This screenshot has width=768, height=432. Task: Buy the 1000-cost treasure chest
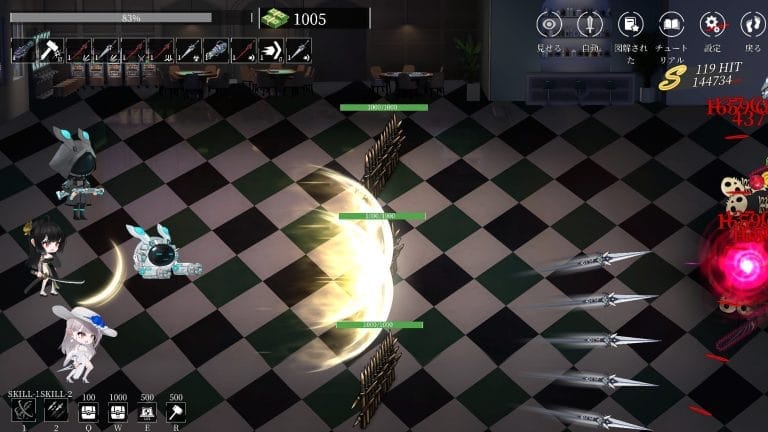tap(117, 412)
